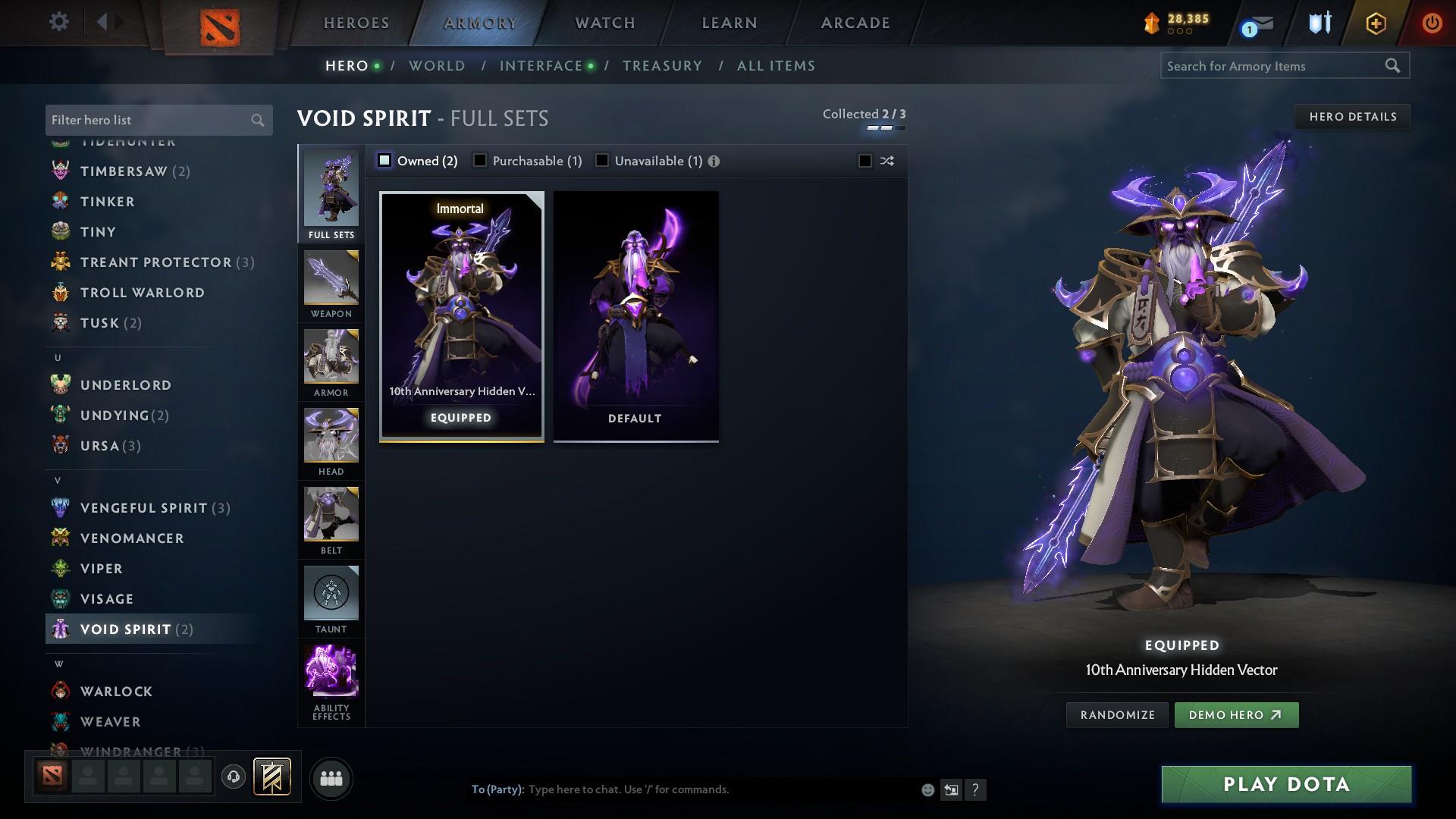Select the Default set thumbnail
The height and width of the screenshot is (819, 1456).
click(x=635, y=315)
